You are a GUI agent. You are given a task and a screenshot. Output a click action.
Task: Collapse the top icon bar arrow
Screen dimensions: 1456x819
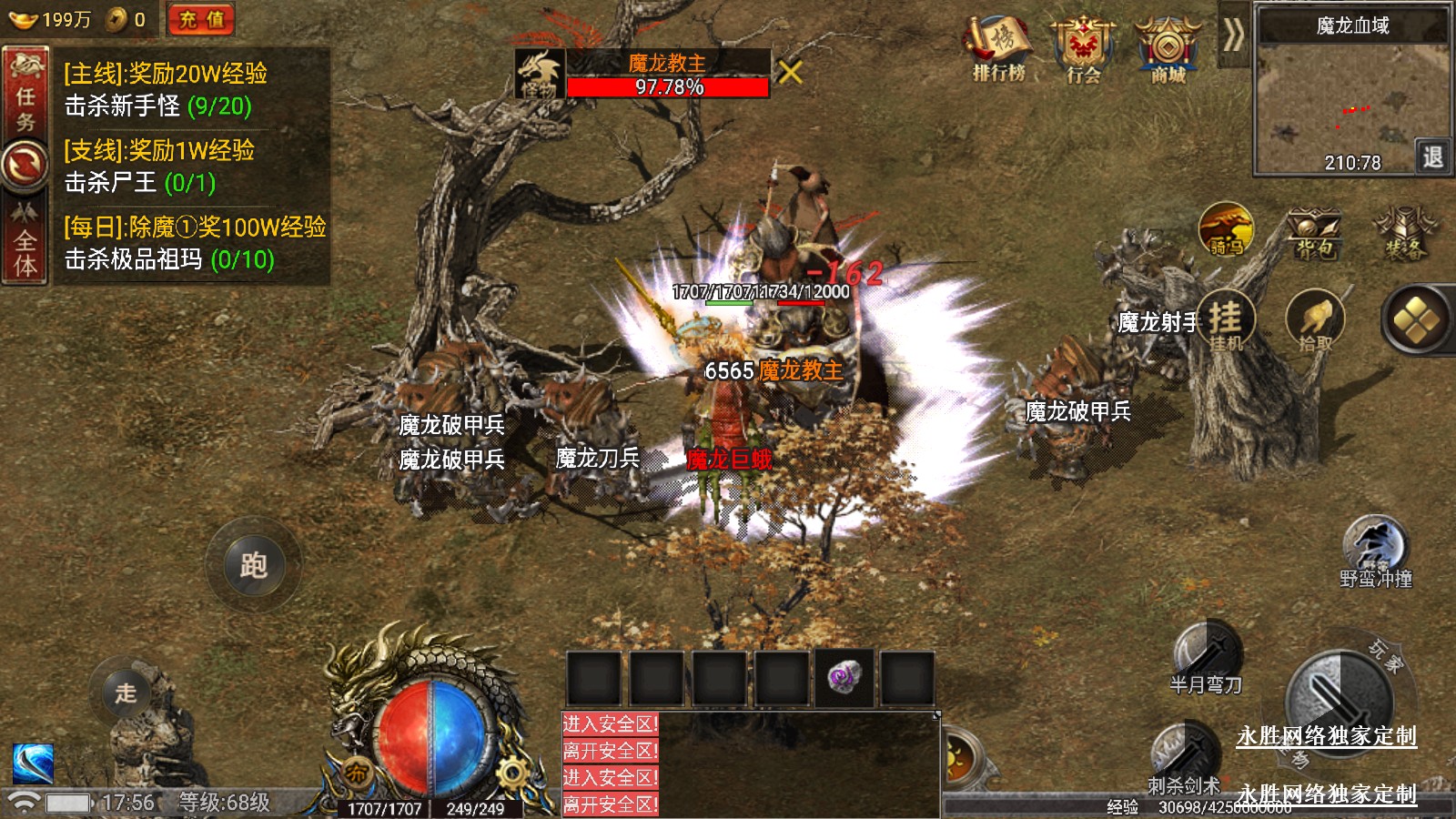1233,36
